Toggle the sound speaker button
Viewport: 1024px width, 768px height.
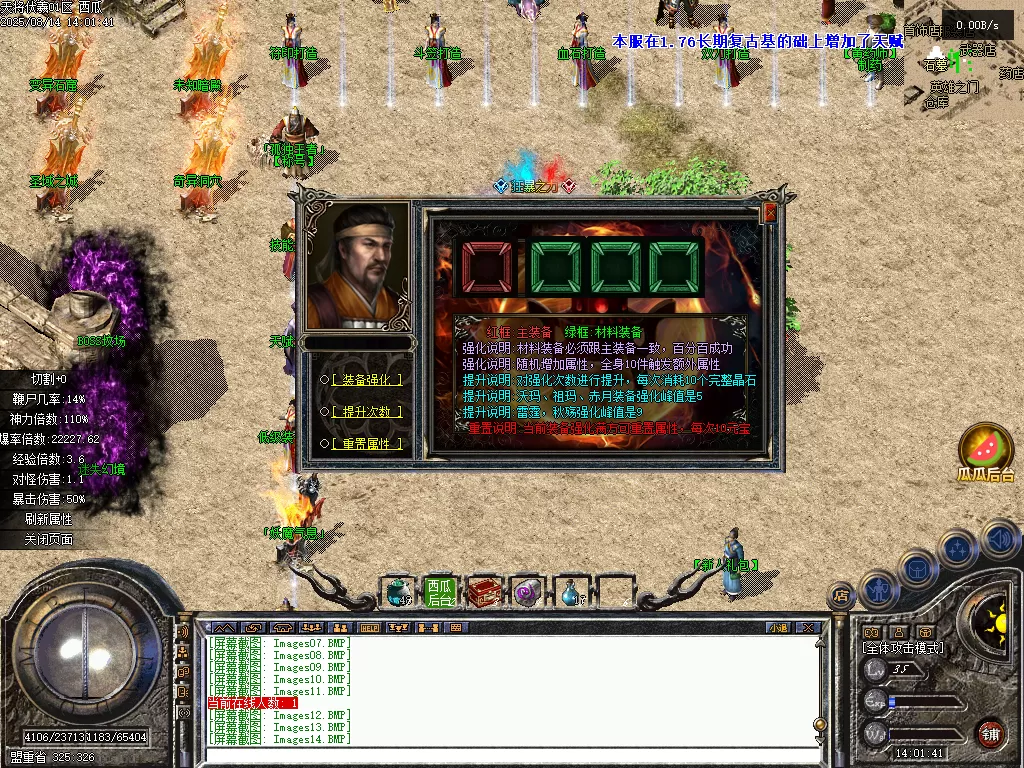tap(1000, 540)
